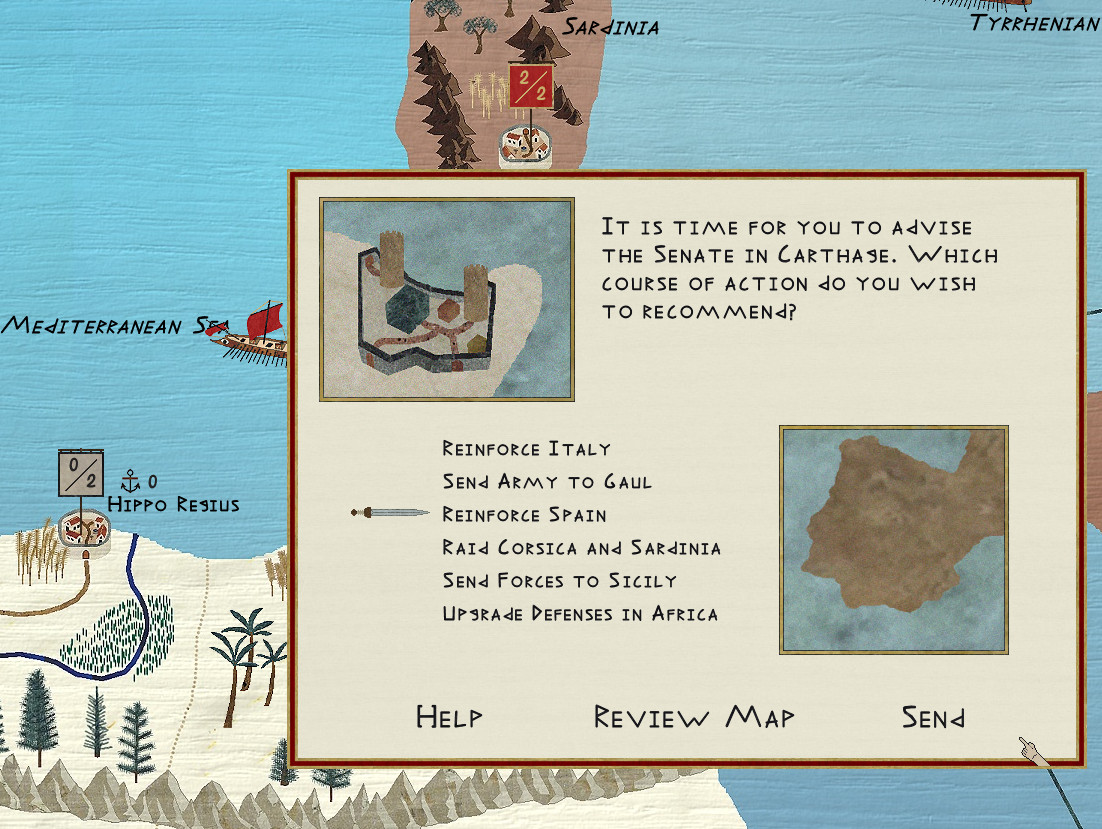Click the Review Map button

694,717
